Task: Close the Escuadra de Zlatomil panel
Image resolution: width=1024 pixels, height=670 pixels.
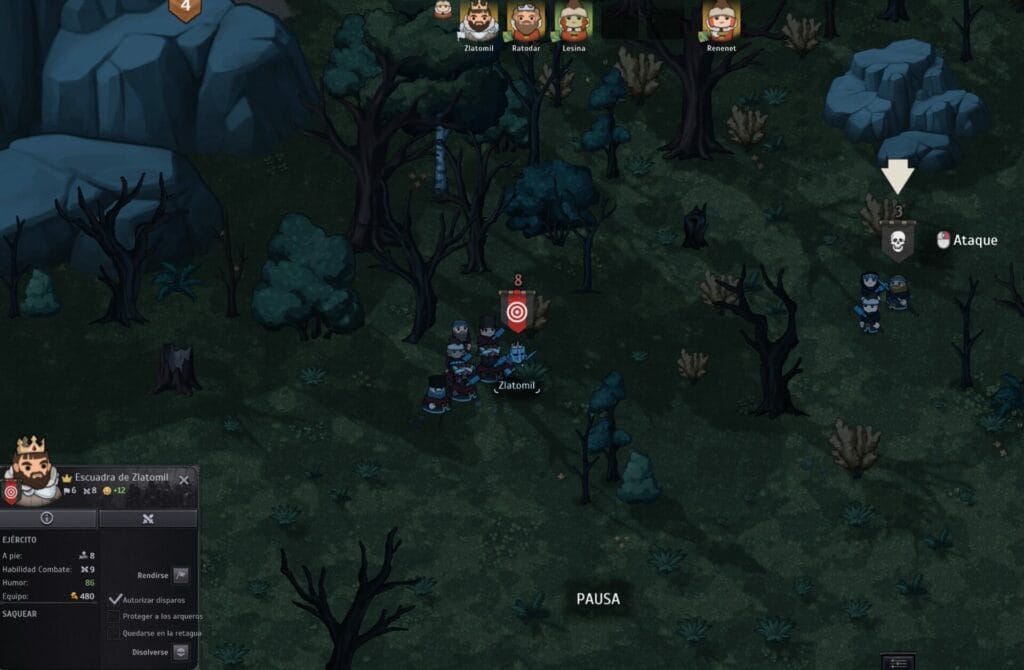Action: (x=184, y=480)
